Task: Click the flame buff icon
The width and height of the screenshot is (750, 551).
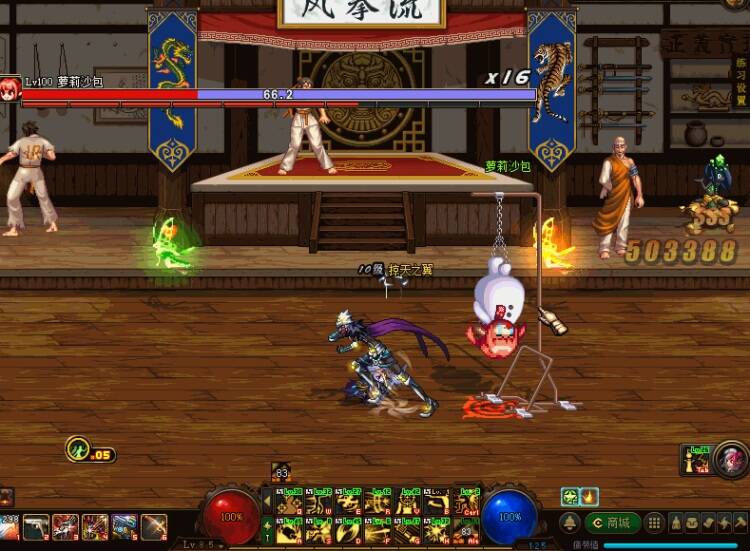Action: point(589,496)
